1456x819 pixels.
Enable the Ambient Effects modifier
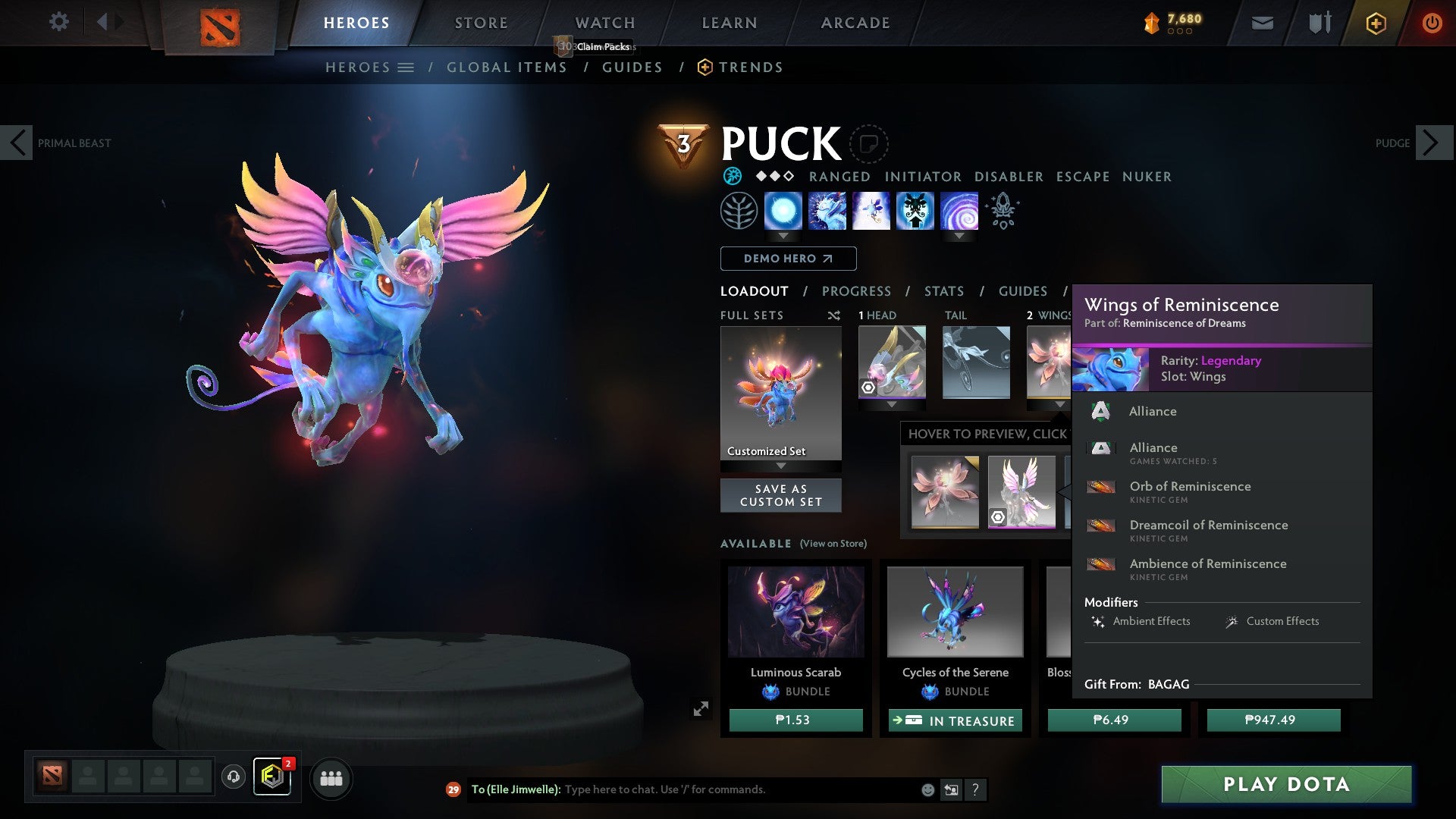tap(1140, 621)
